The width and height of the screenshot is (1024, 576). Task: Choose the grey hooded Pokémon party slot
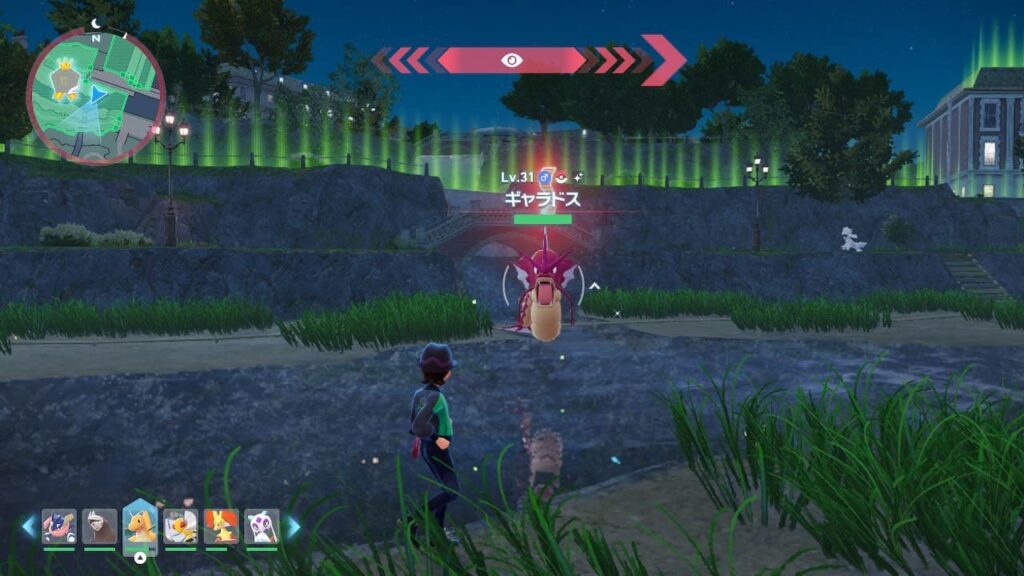pyautogui.click(x=99, y=526)
